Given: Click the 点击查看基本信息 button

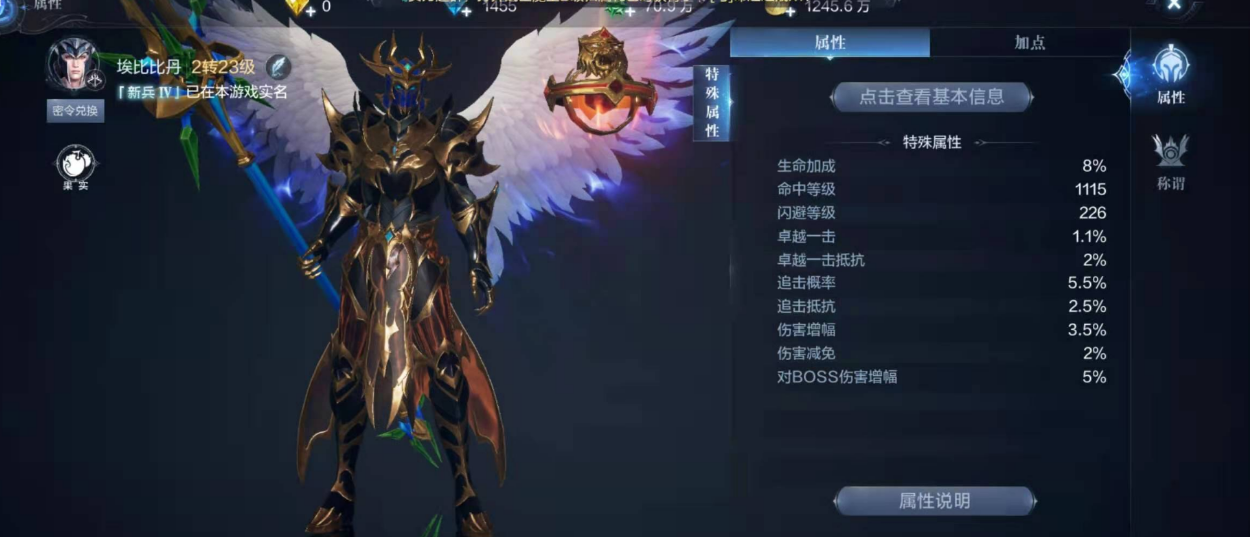Looking at the screenshot, I should point(931,97).
